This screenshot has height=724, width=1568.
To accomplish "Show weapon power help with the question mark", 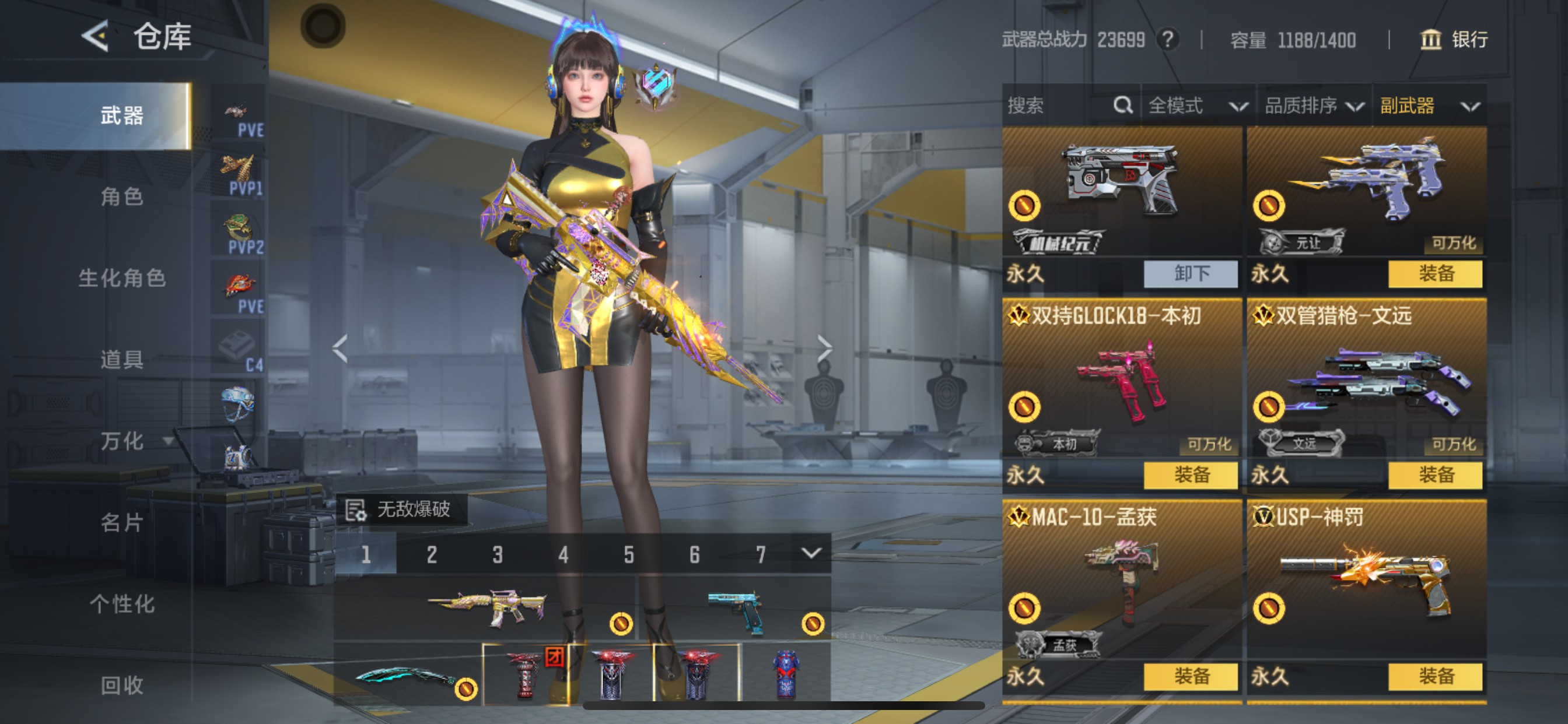I will [x=1167, y=40].
